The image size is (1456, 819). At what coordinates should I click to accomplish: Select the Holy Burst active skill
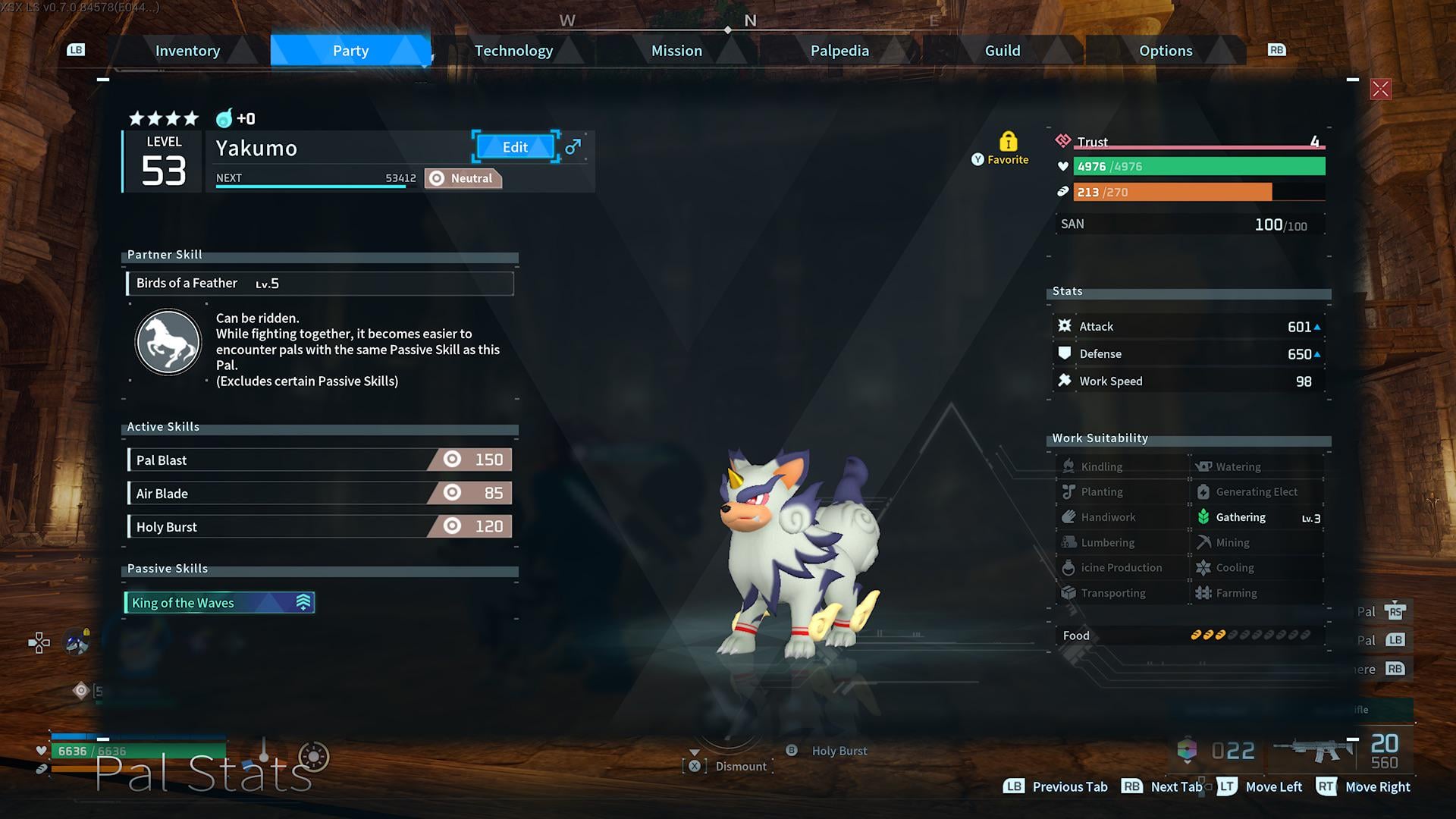click(320, 526)
